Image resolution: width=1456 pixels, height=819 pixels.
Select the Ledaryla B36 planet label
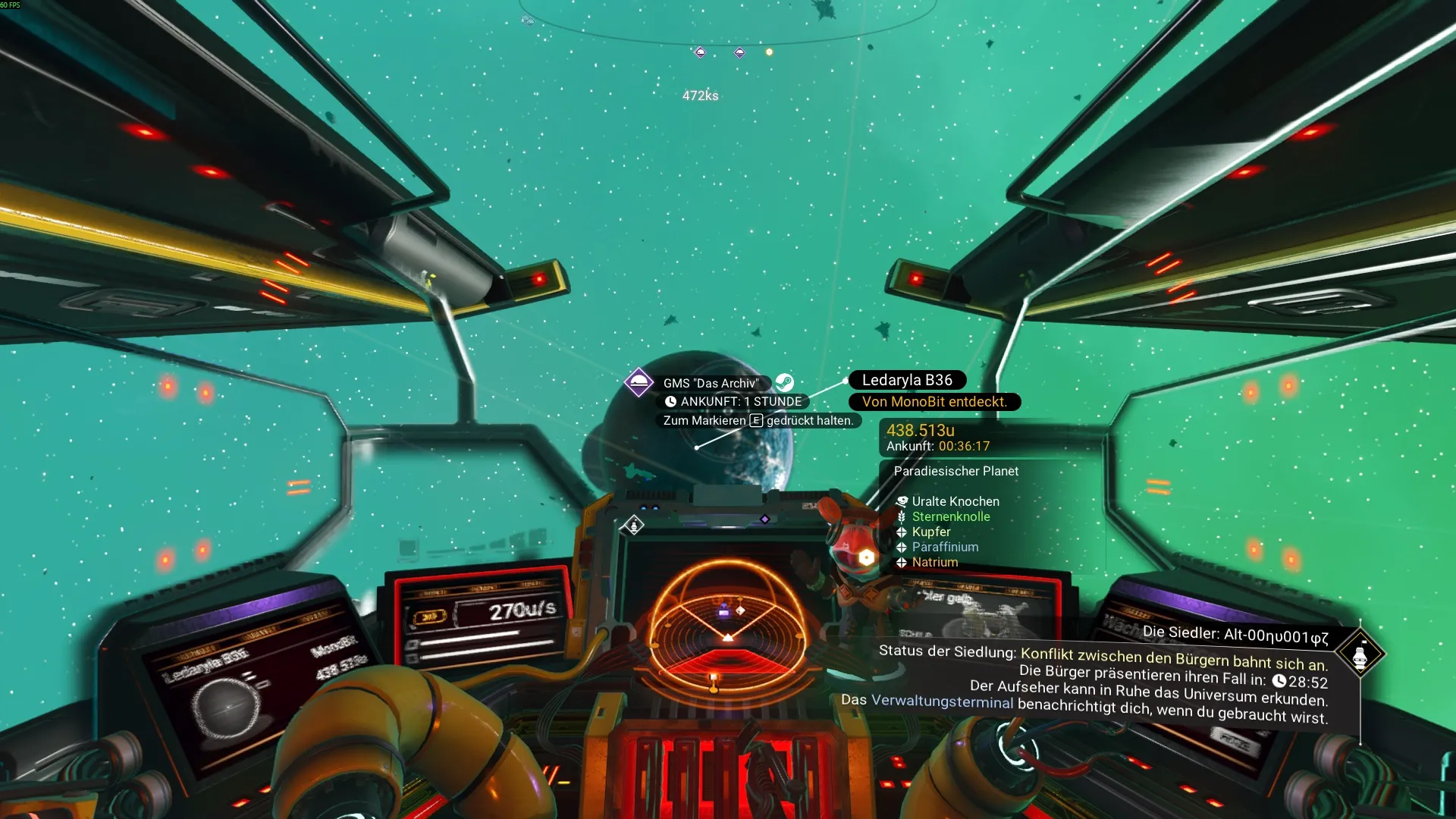point(907,380)
